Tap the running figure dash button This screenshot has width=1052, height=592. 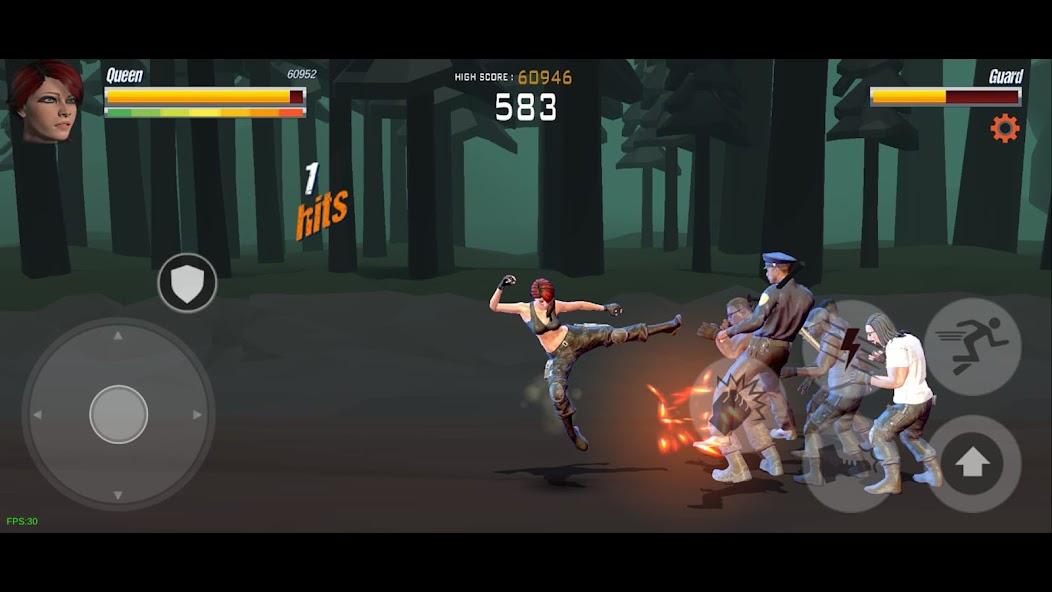pos(972,346)
